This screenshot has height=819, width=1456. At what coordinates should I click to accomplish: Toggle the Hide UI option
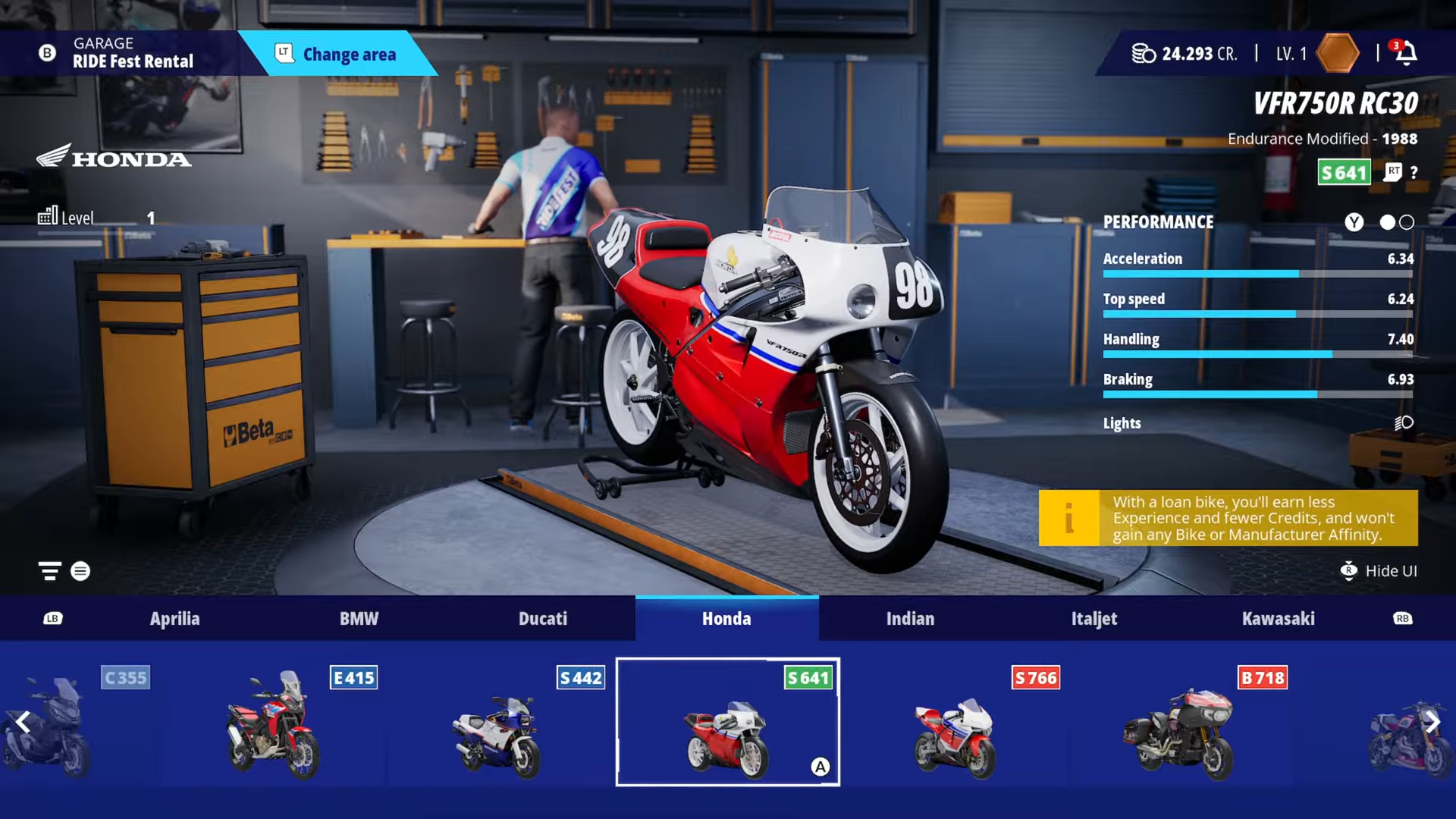[1379, 571]
